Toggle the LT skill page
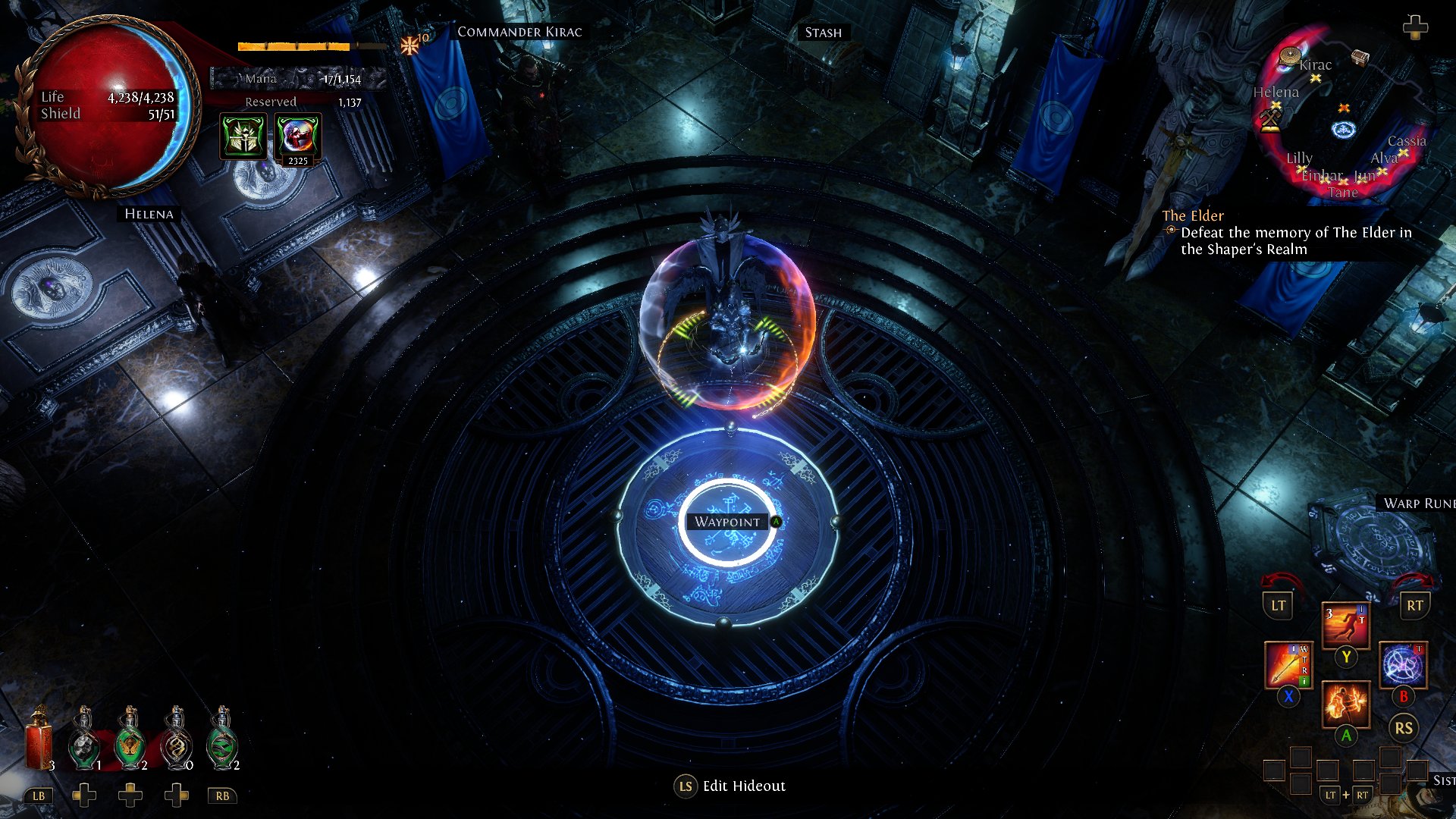 pyautogui.click(x=1278, y=606)
